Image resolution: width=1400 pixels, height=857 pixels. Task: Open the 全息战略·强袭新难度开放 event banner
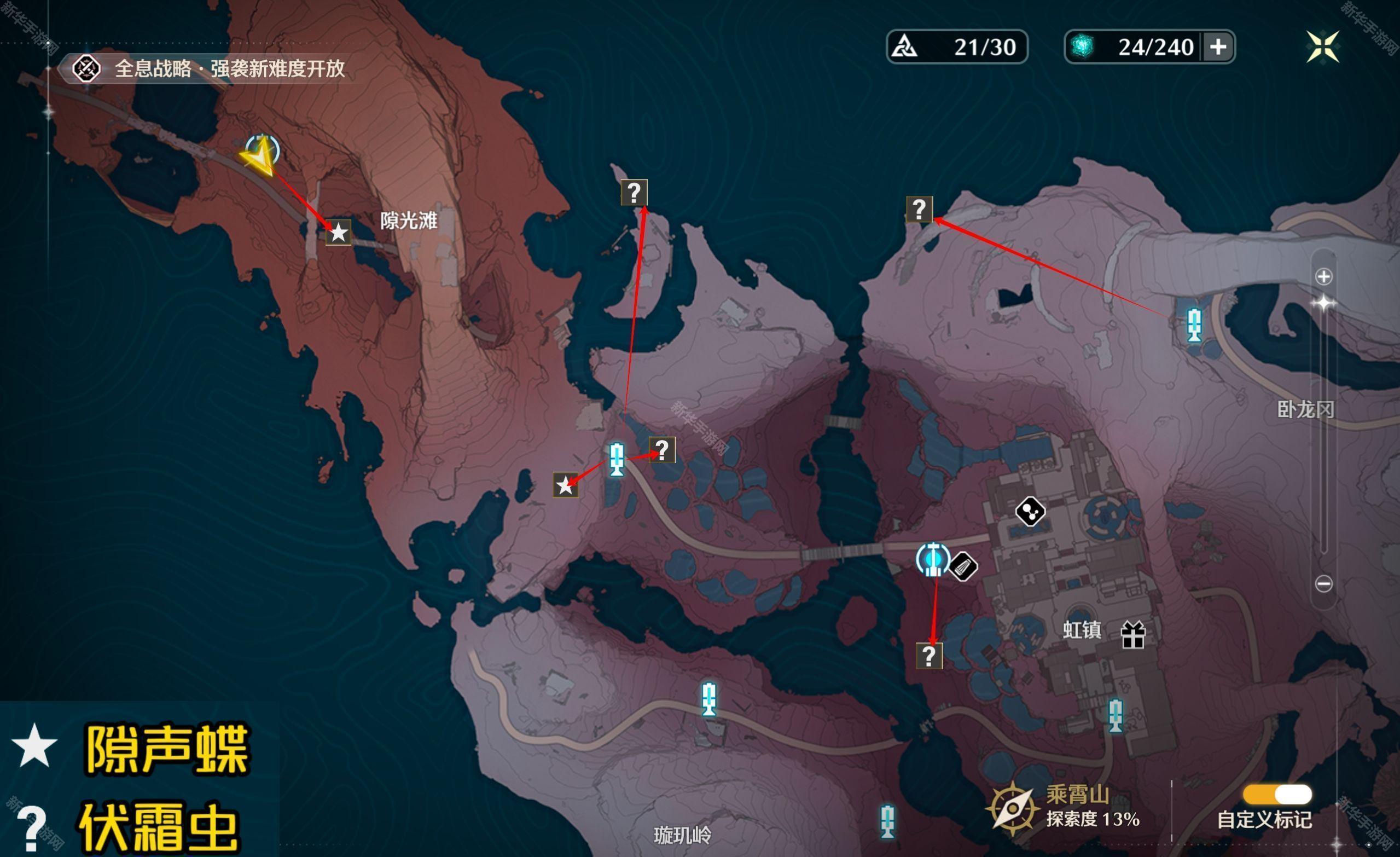pos(210,69)
